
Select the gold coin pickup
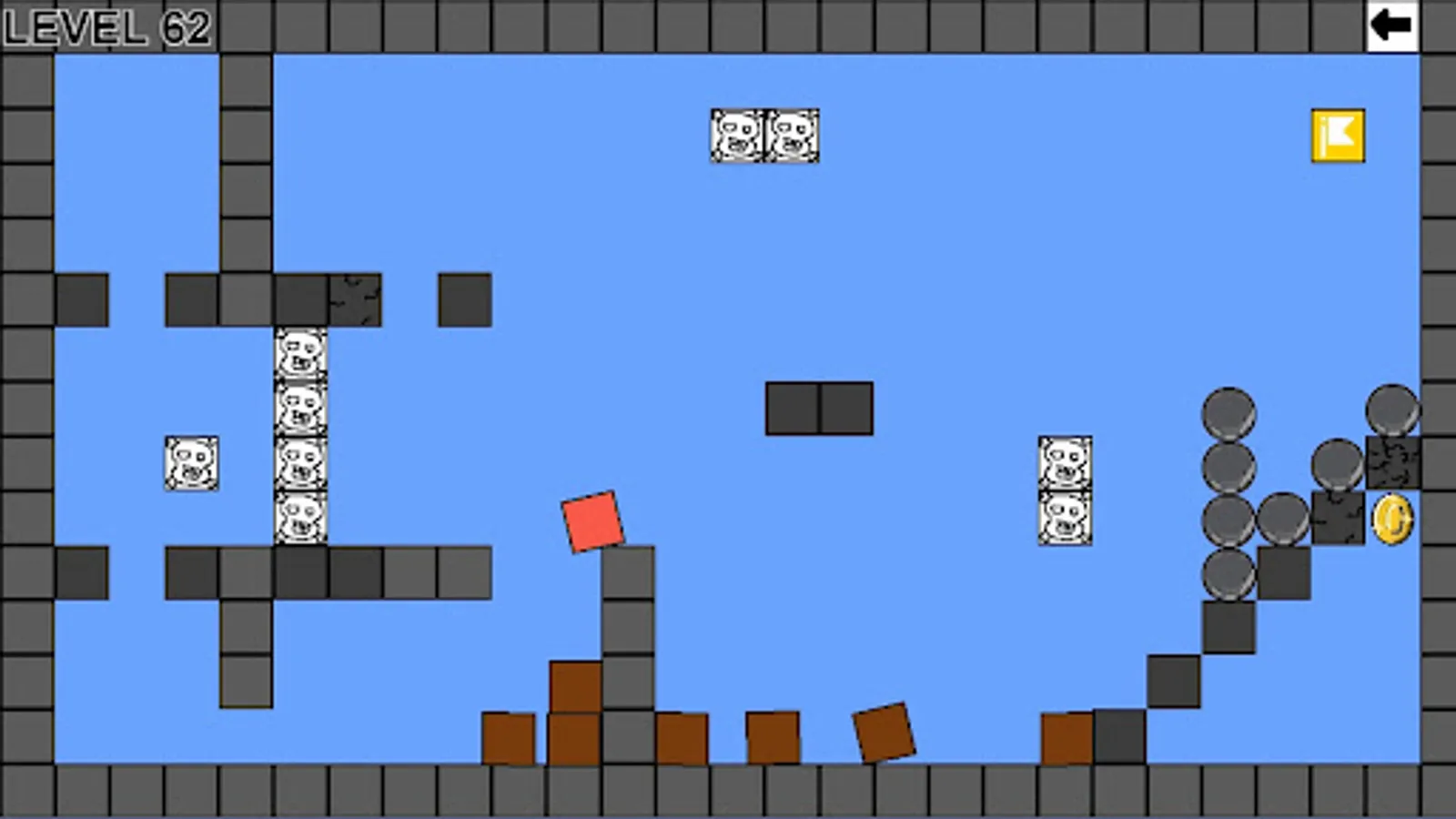1392,519
